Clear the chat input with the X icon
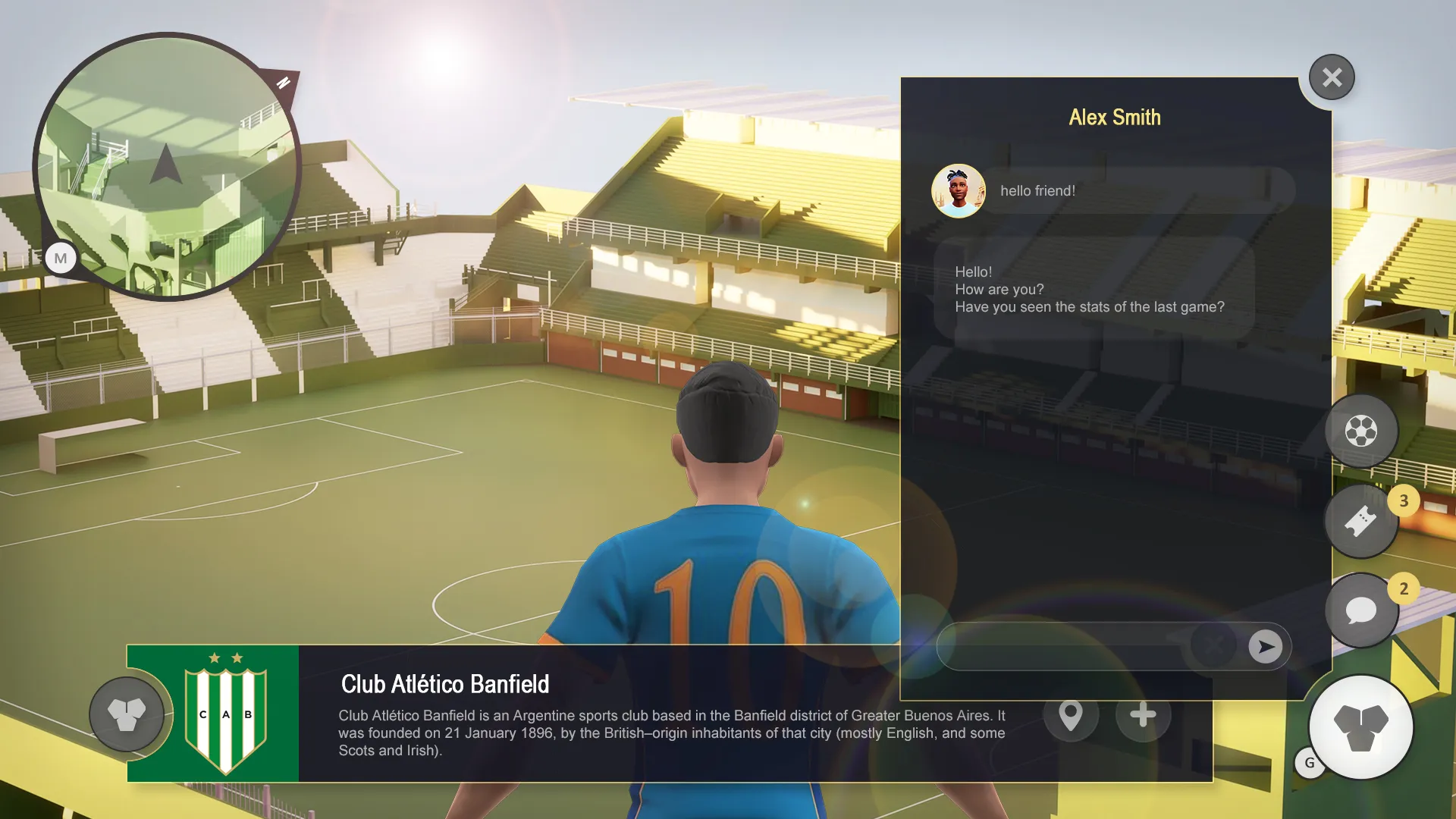 (x=1214, y=646)
